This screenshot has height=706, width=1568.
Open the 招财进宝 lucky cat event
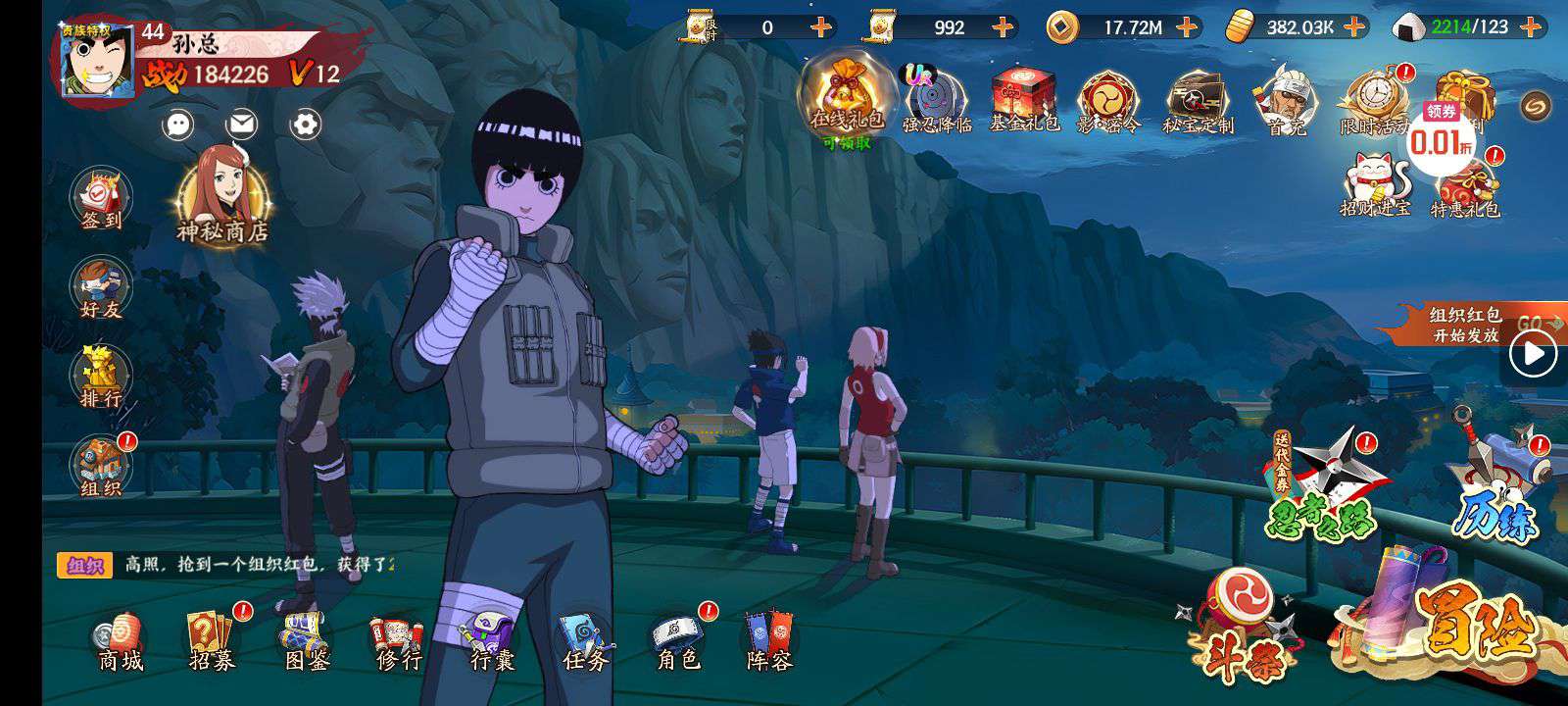click(1375, 184)
